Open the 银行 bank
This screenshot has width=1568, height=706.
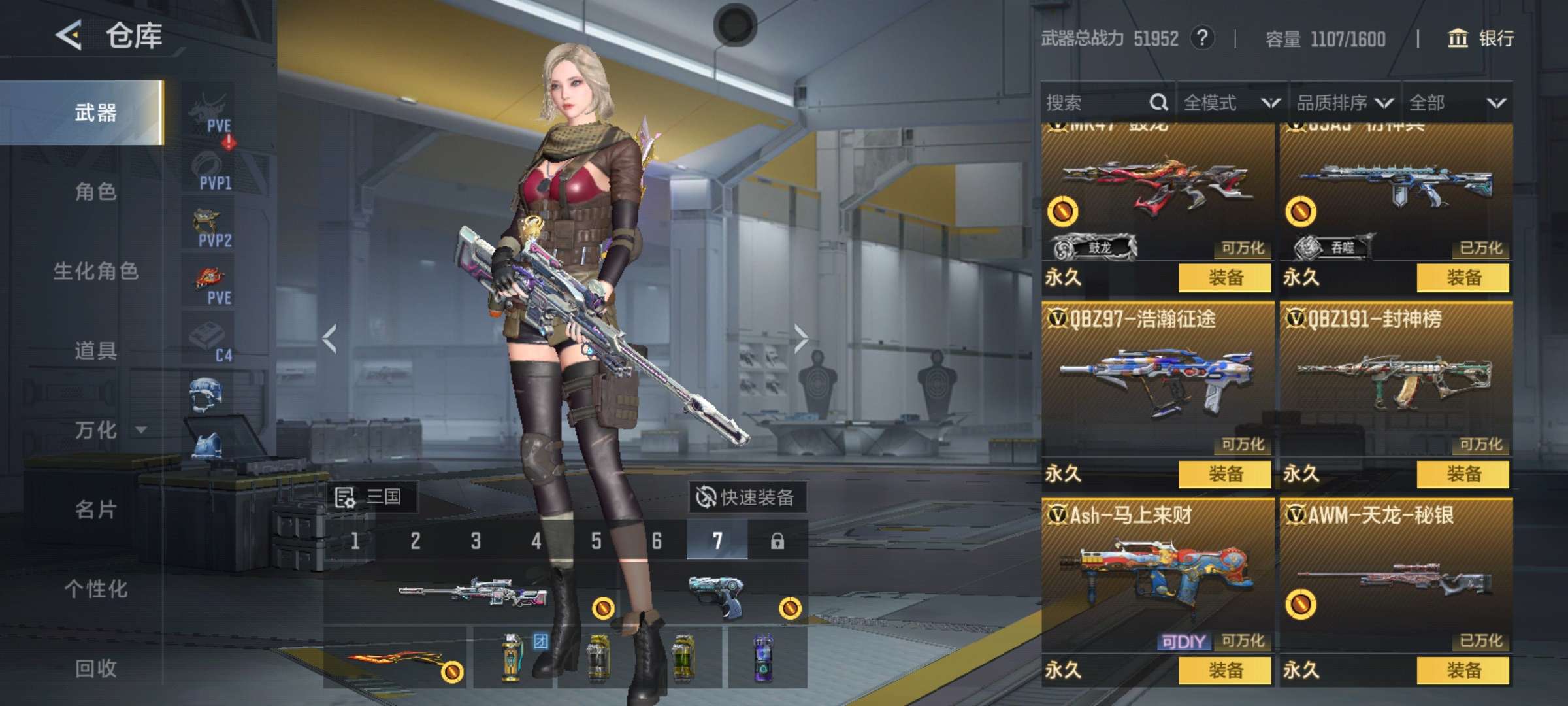[x=1482, y=39]
